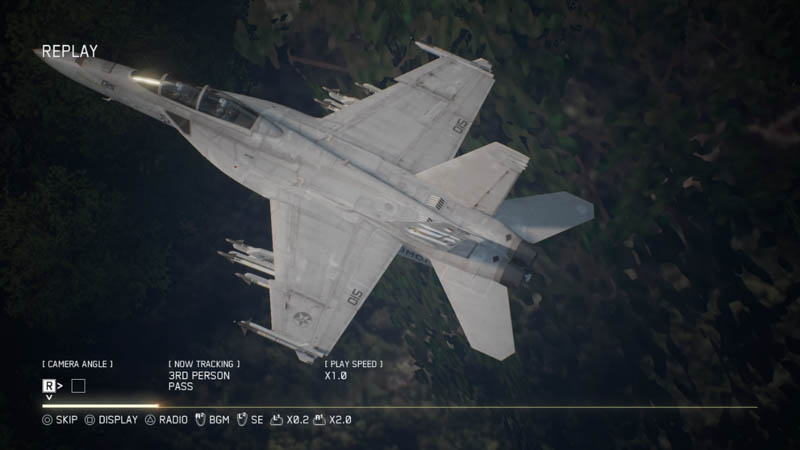Click the replay progress timeline bar
Screen dimensions: 800x450
(x=400, y=406)
